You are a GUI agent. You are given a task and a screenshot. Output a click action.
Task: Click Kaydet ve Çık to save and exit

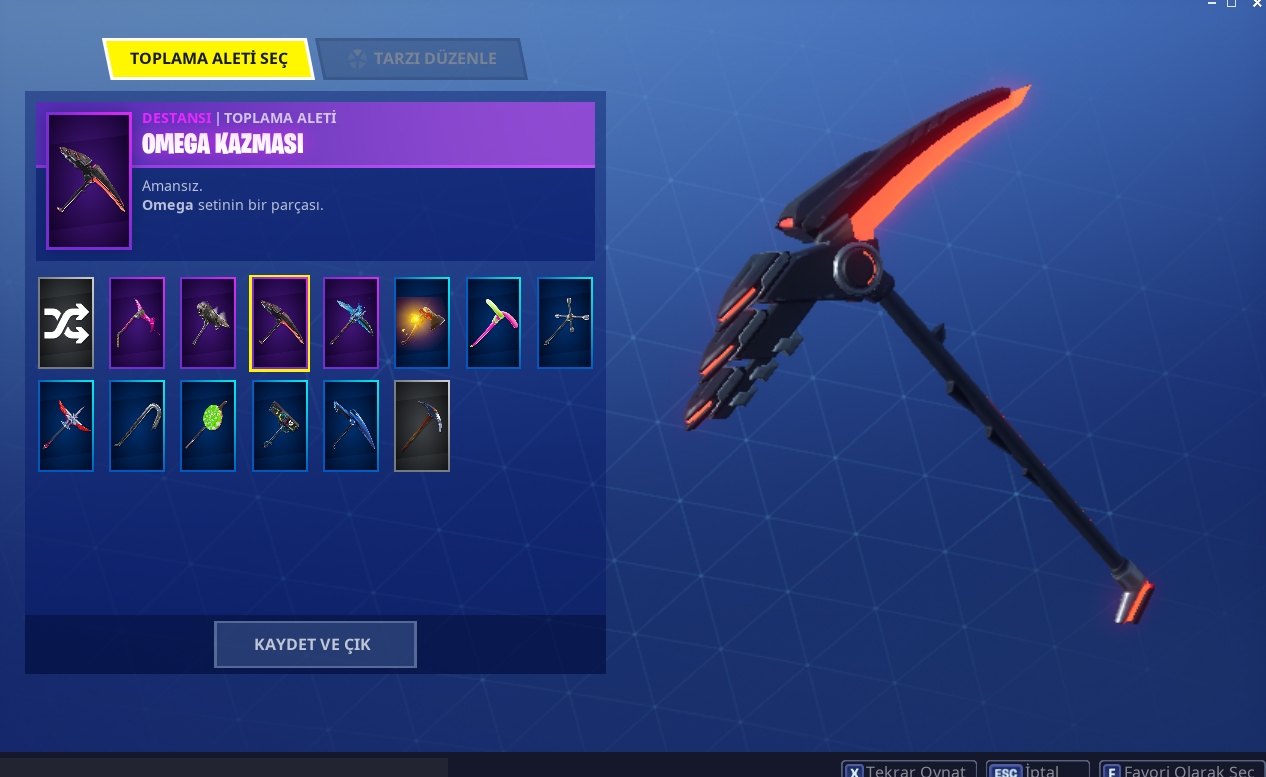[315, 645]
